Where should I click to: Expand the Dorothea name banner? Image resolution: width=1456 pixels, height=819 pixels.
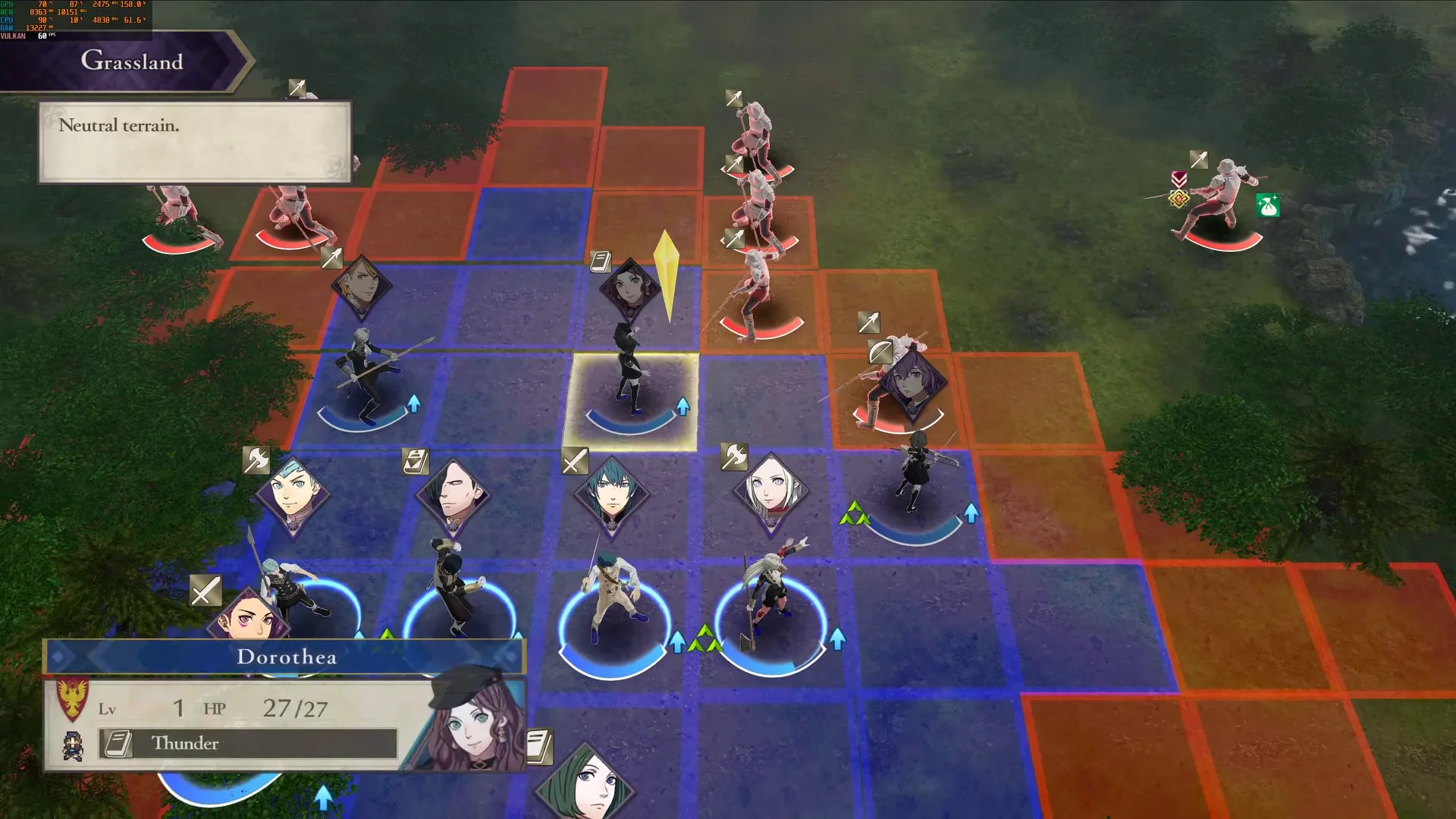pos(288,657)
